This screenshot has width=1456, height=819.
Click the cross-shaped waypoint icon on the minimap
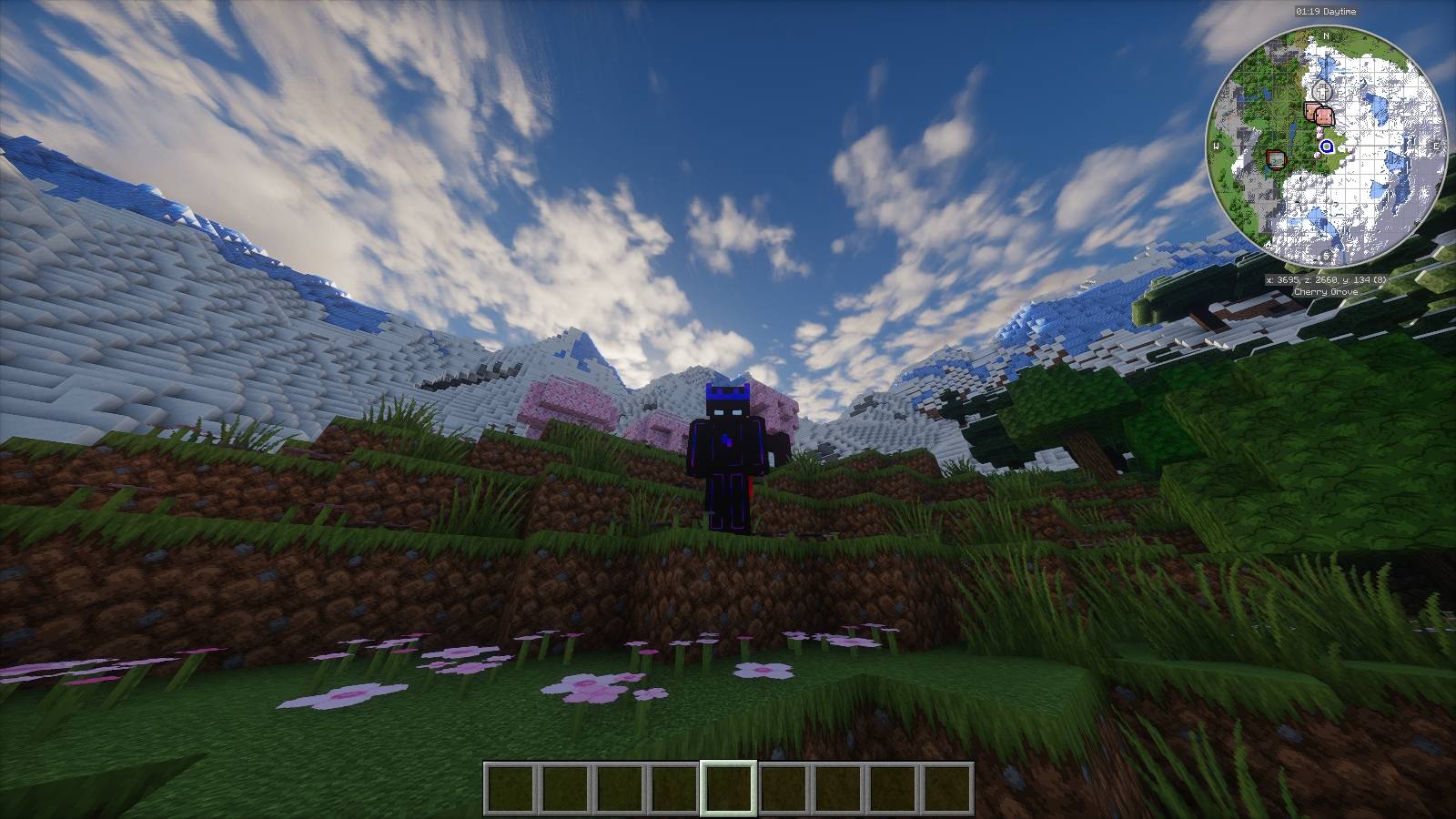pyautogui.click(x=1322, y=90)
